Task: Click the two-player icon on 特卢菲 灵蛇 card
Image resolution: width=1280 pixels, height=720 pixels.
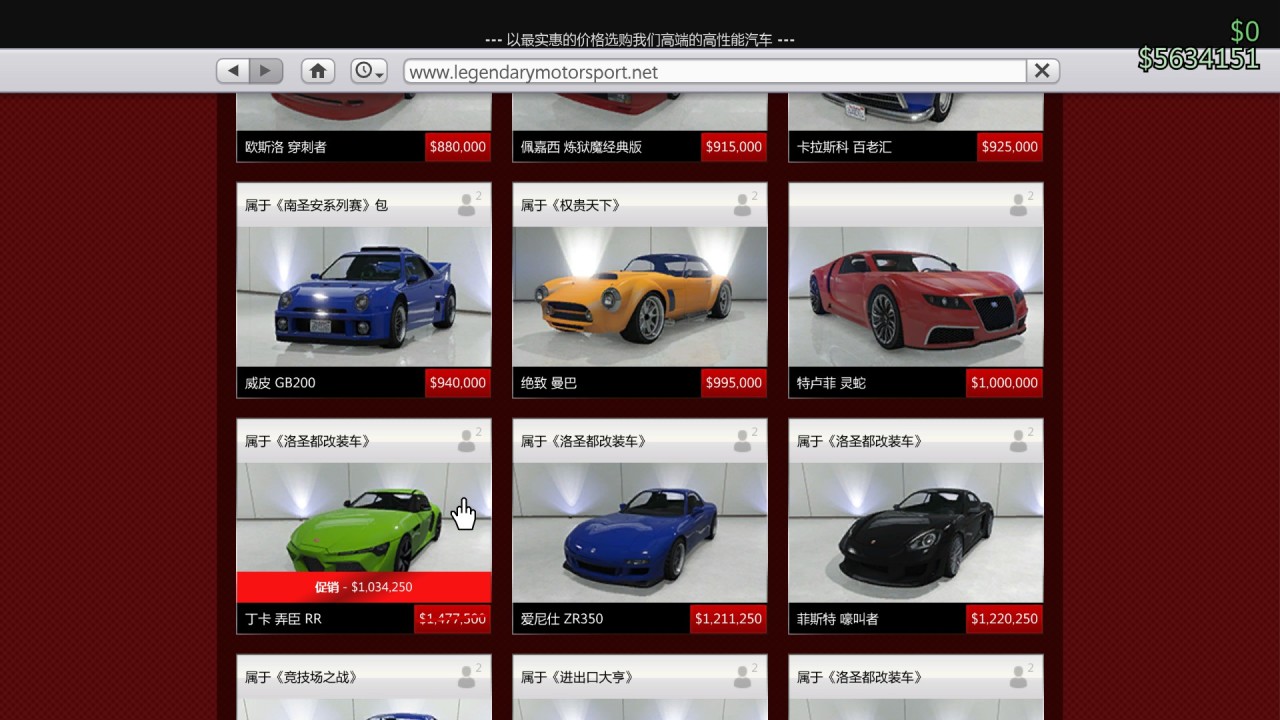Action: coord(1018,204)
